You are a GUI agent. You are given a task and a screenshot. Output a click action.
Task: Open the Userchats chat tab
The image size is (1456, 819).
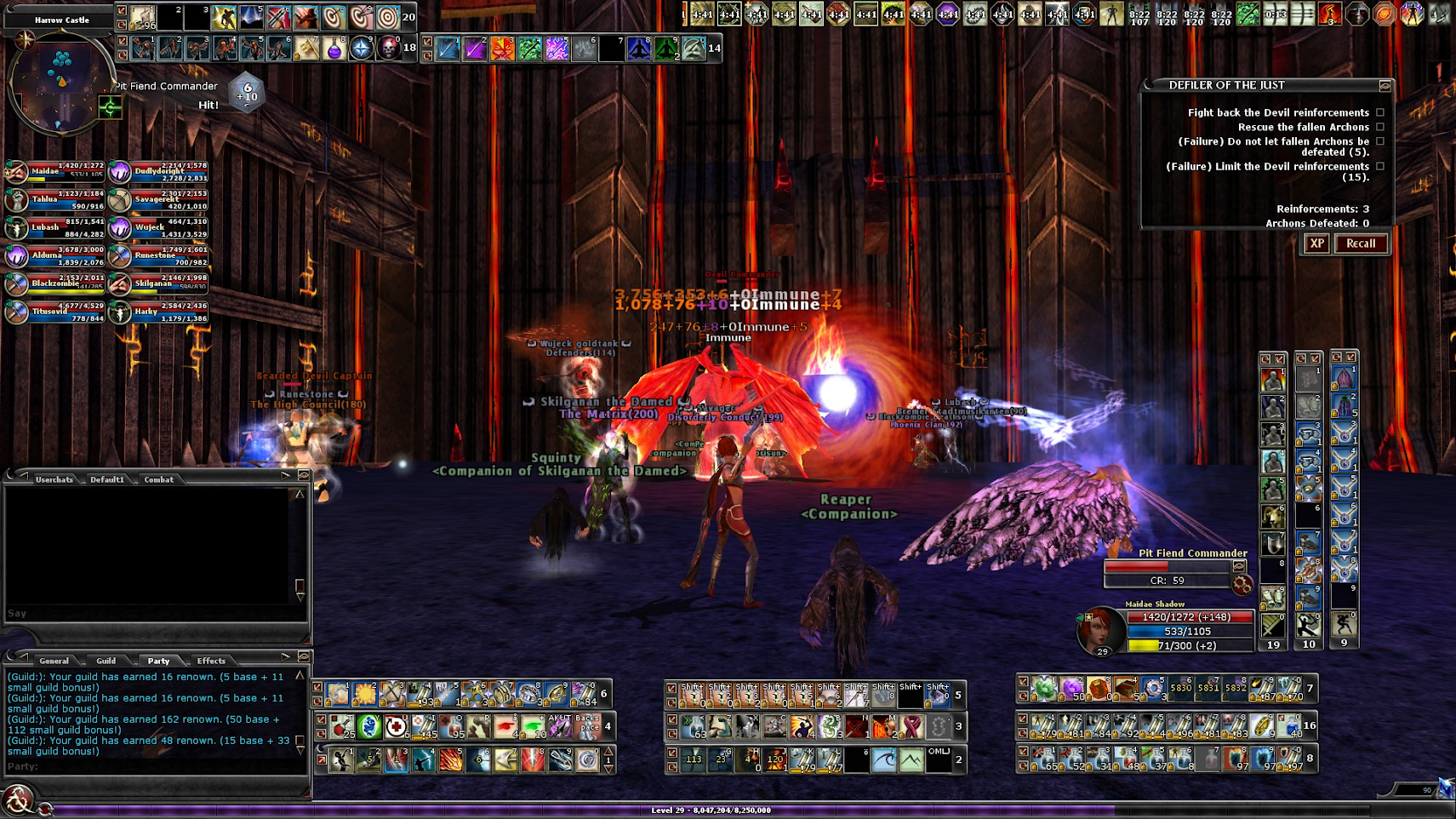point(54,479)
